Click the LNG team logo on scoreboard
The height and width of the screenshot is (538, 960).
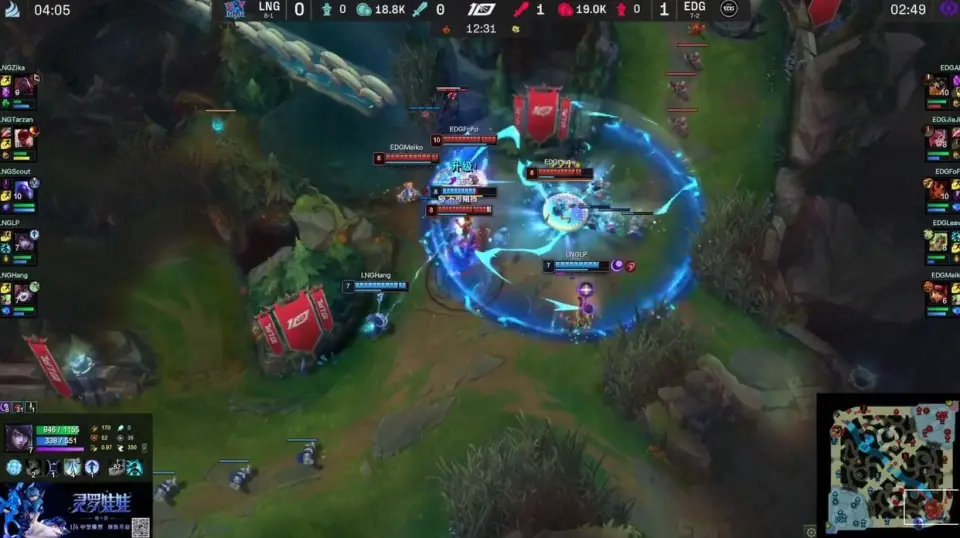point(235,9)
